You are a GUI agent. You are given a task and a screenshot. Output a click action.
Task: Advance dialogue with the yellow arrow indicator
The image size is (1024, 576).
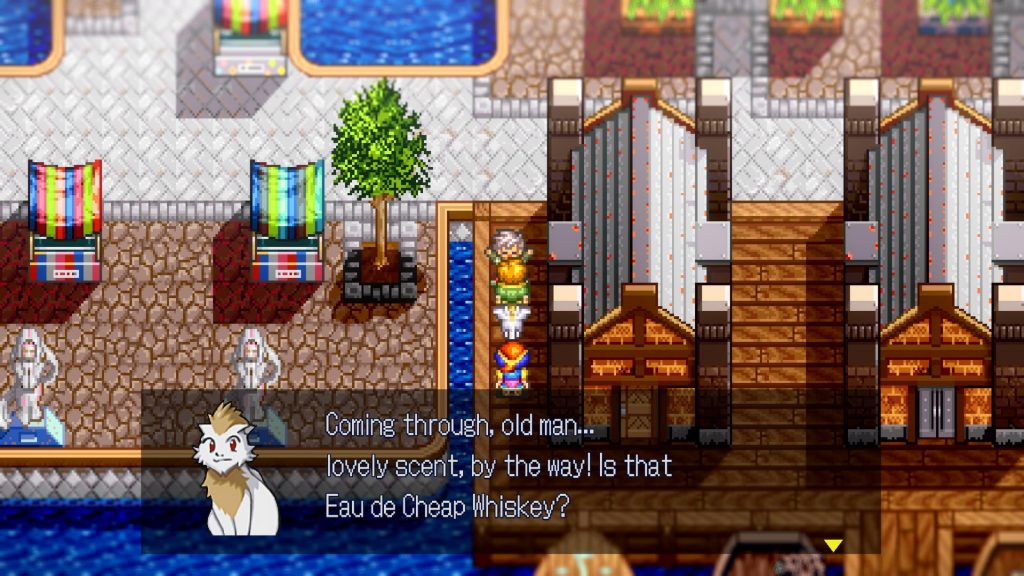pyautogui.click(x=832, y=545)
